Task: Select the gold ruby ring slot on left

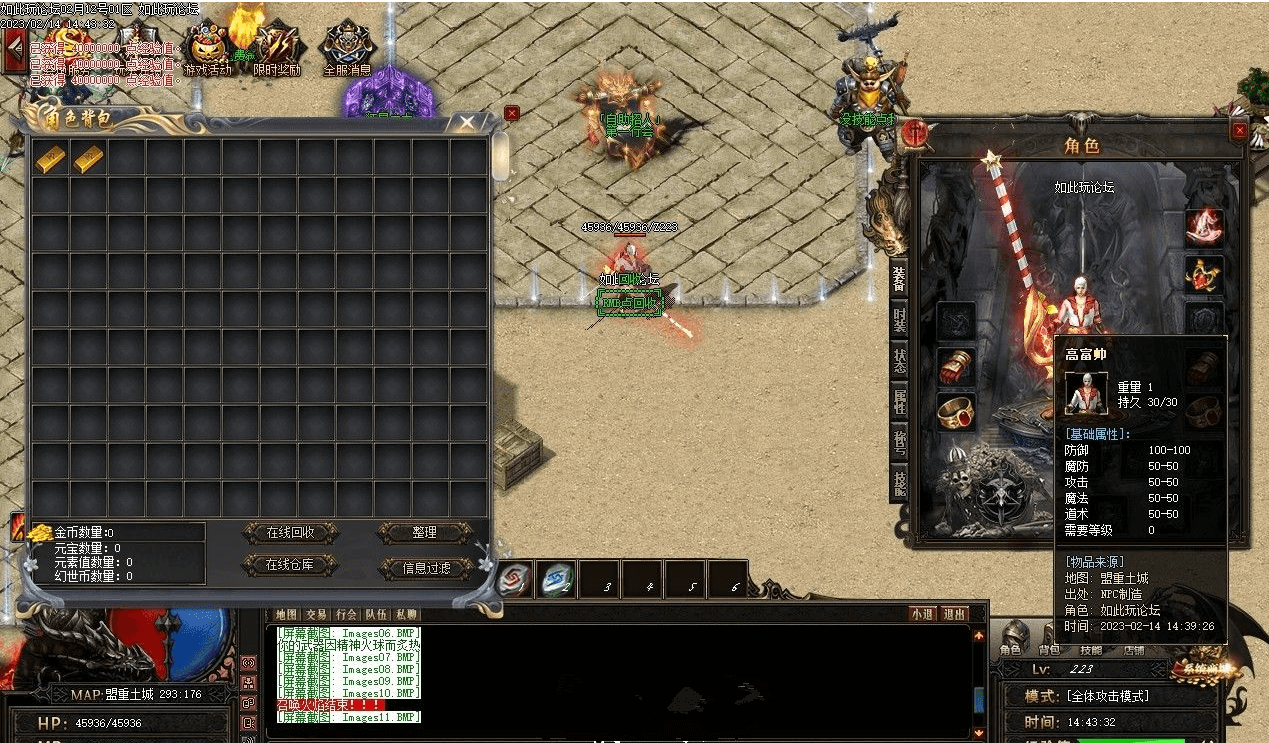Action: point(956,410)
